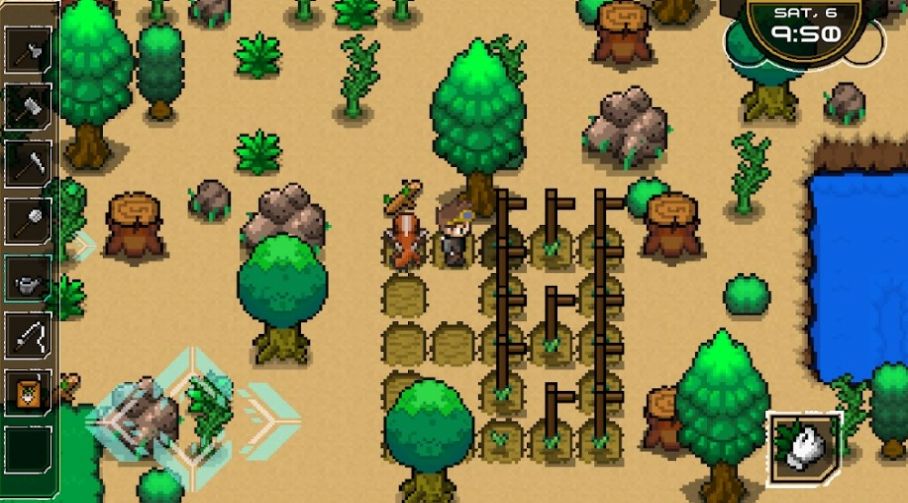Tap the glove action button
The height and width of the screenshot is (503, 908).
click(804, 443)
